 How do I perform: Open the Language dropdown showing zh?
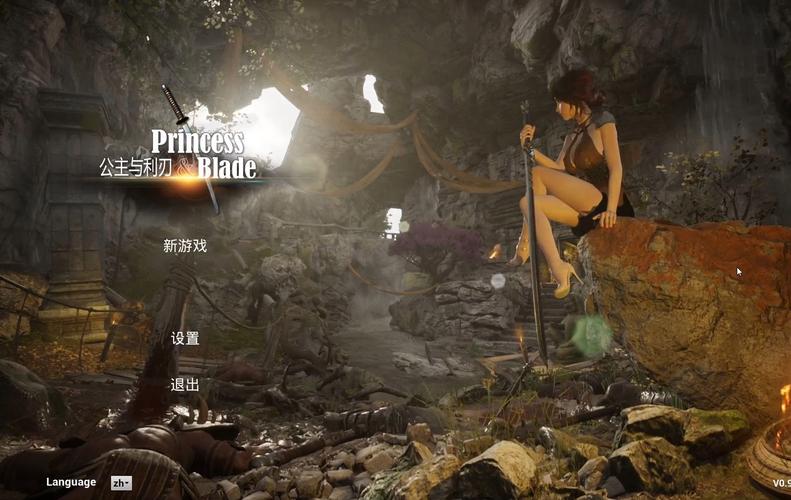(121, 483)
